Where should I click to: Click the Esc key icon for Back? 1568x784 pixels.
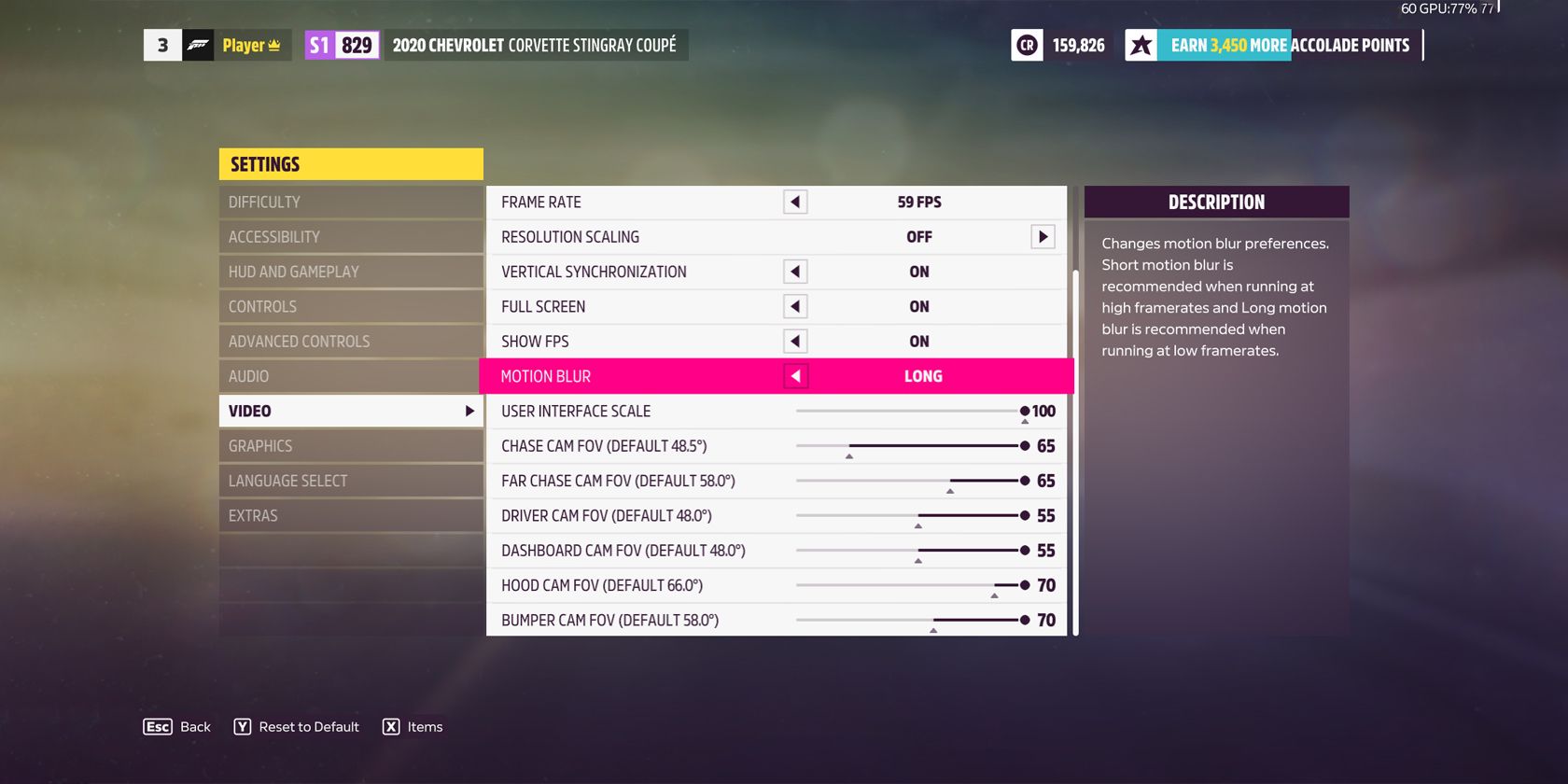pyautogui.click(x=157, y=726)
